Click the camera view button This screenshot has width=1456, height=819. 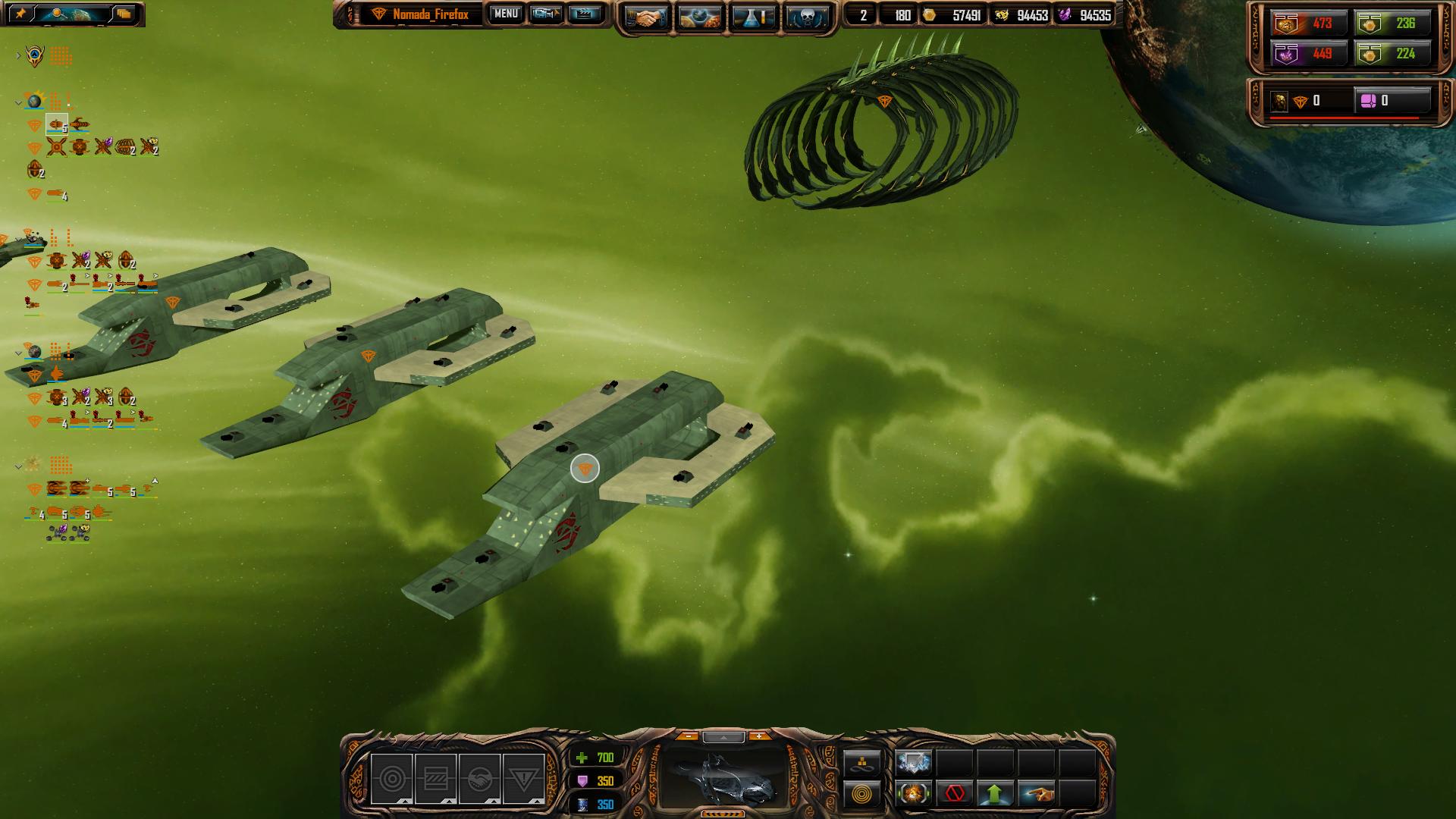[x=545, y=14]
